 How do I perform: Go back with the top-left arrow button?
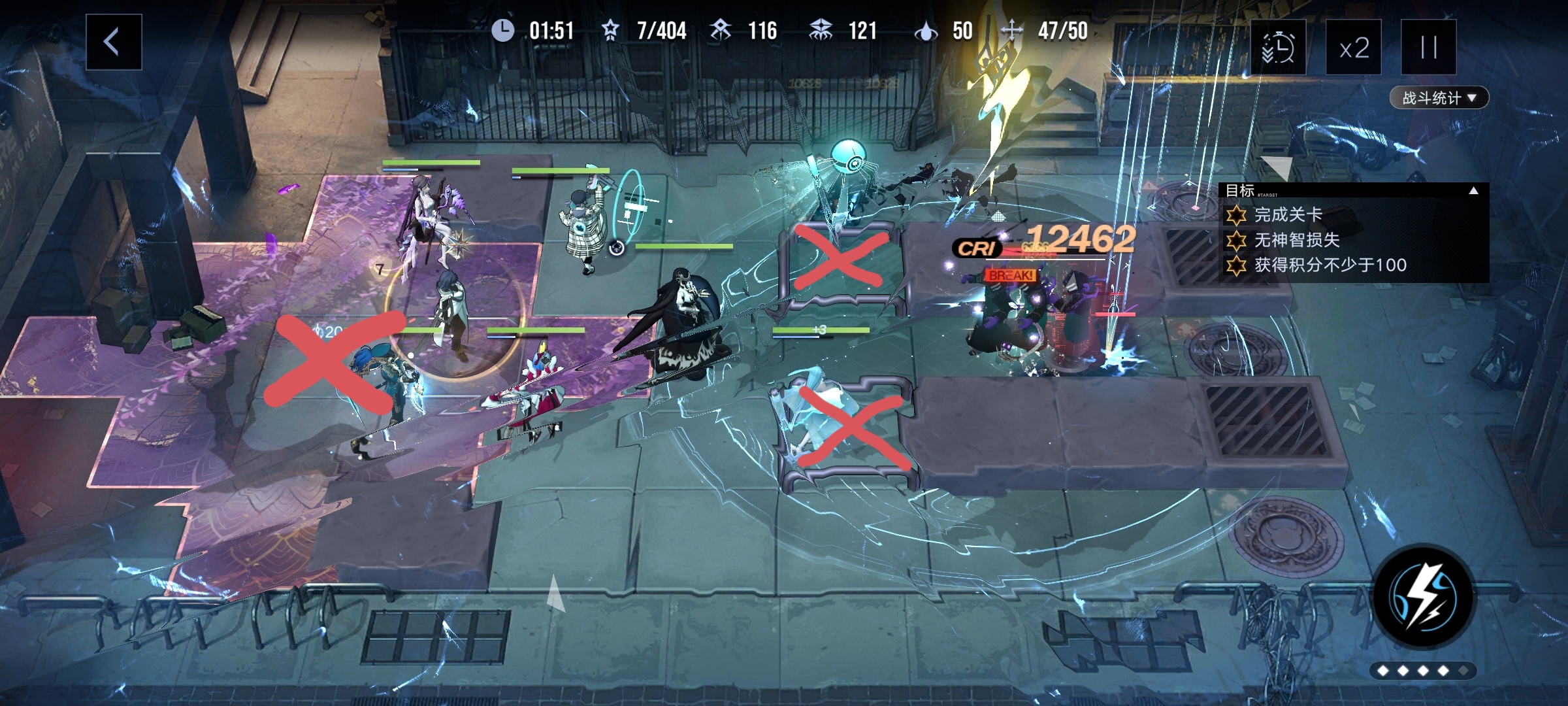pyautogui.click(x=114, y=42)
